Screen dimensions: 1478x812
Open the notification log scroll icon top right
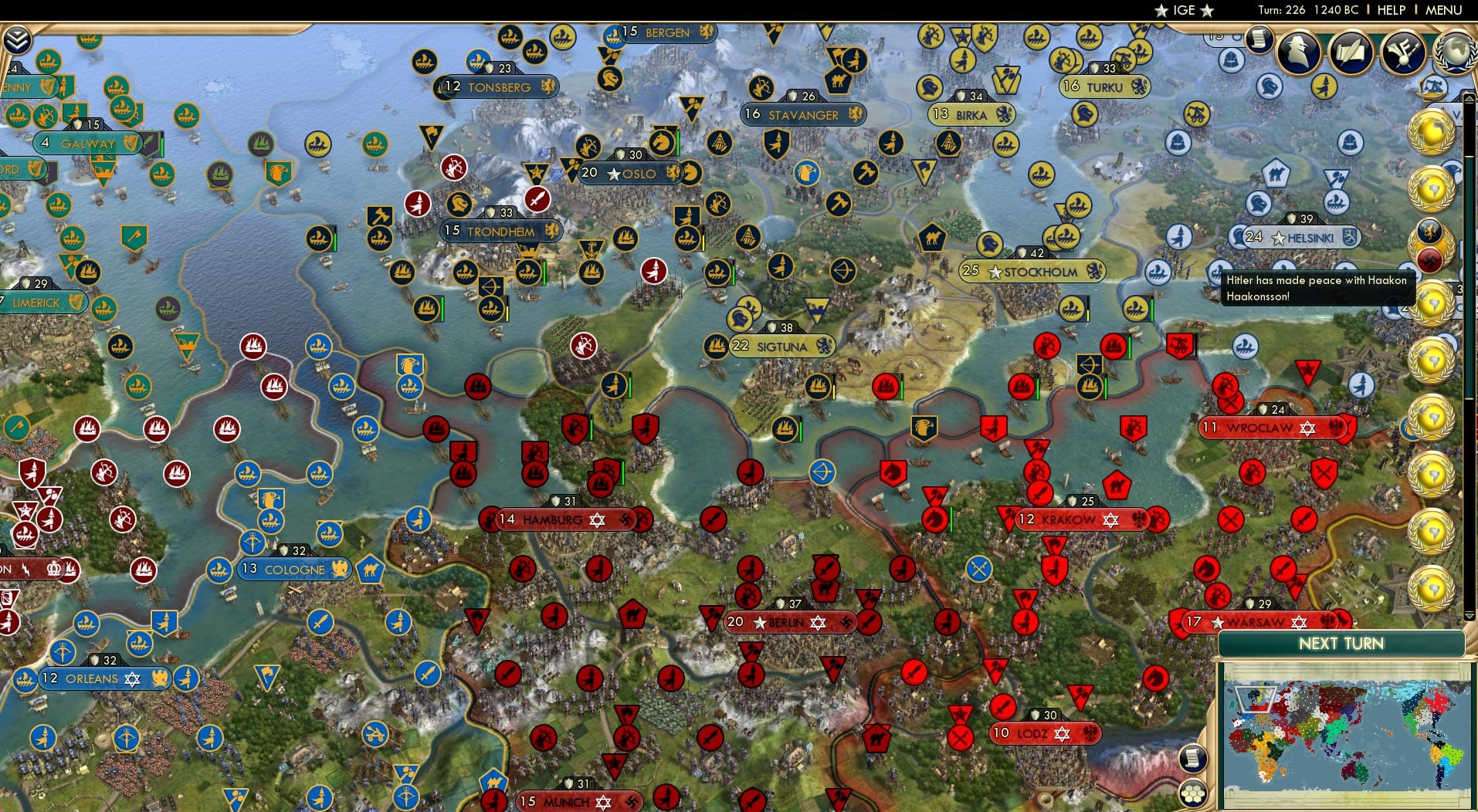(1259, 40)
